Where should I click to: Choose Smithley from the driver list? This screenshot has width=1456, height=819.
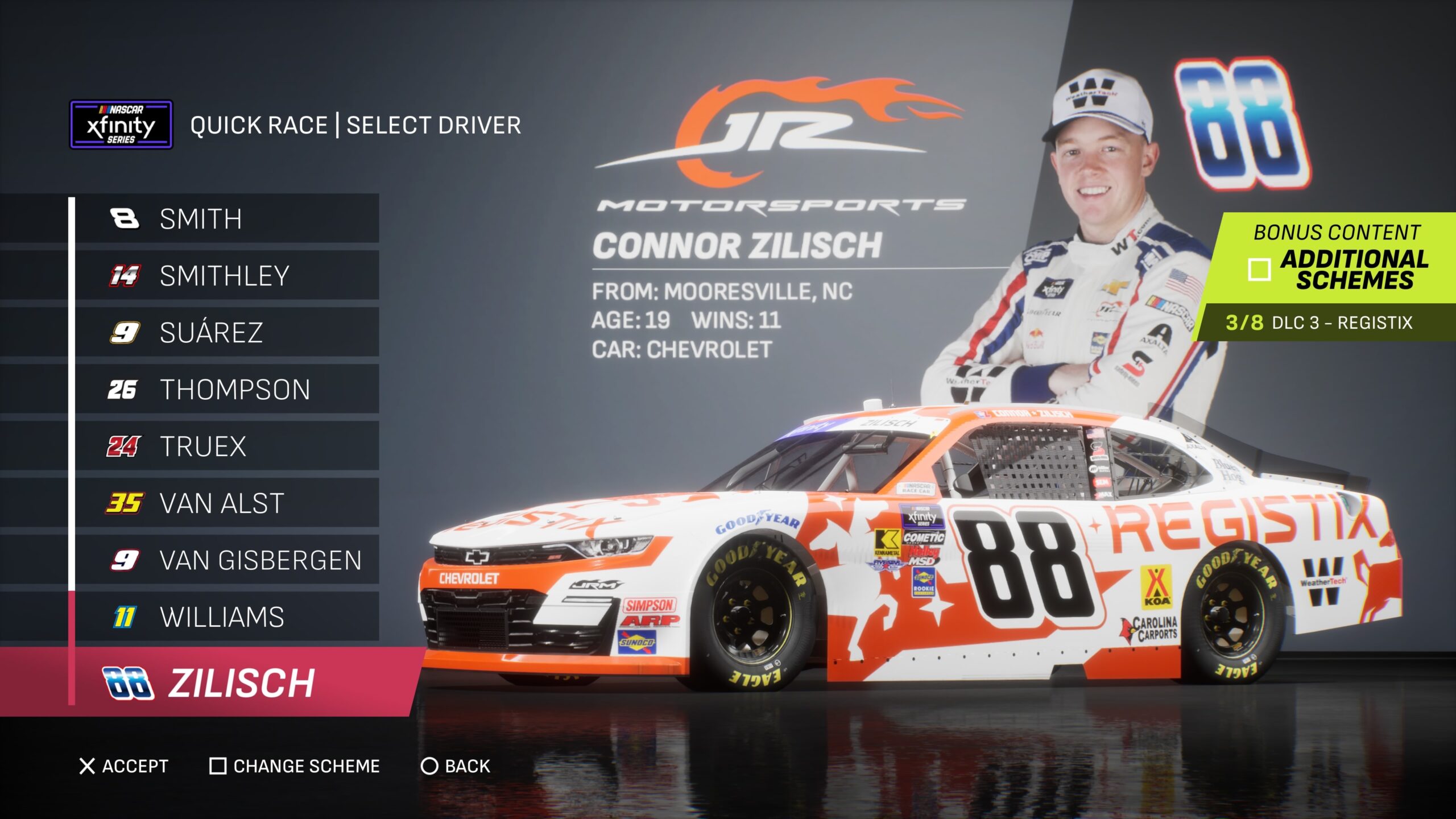(226, 276)
